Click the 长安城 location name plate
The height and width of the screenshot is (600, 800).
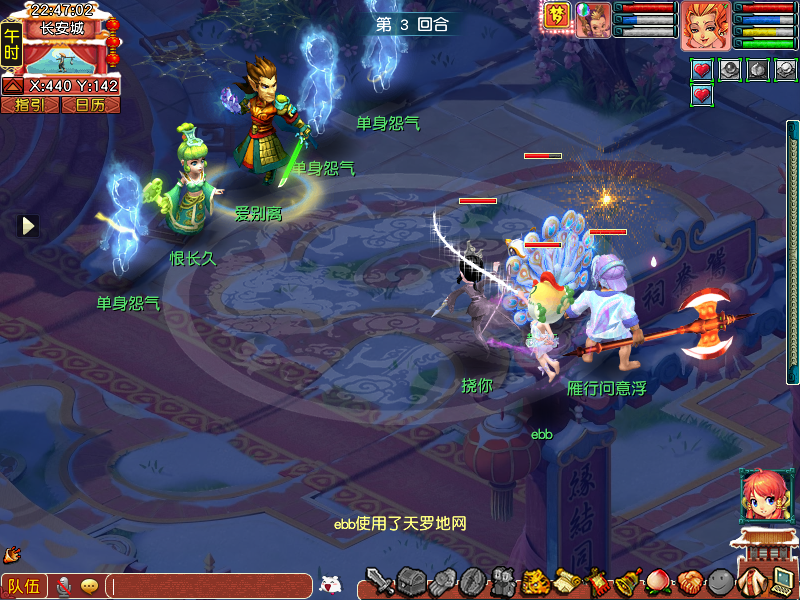61,28
